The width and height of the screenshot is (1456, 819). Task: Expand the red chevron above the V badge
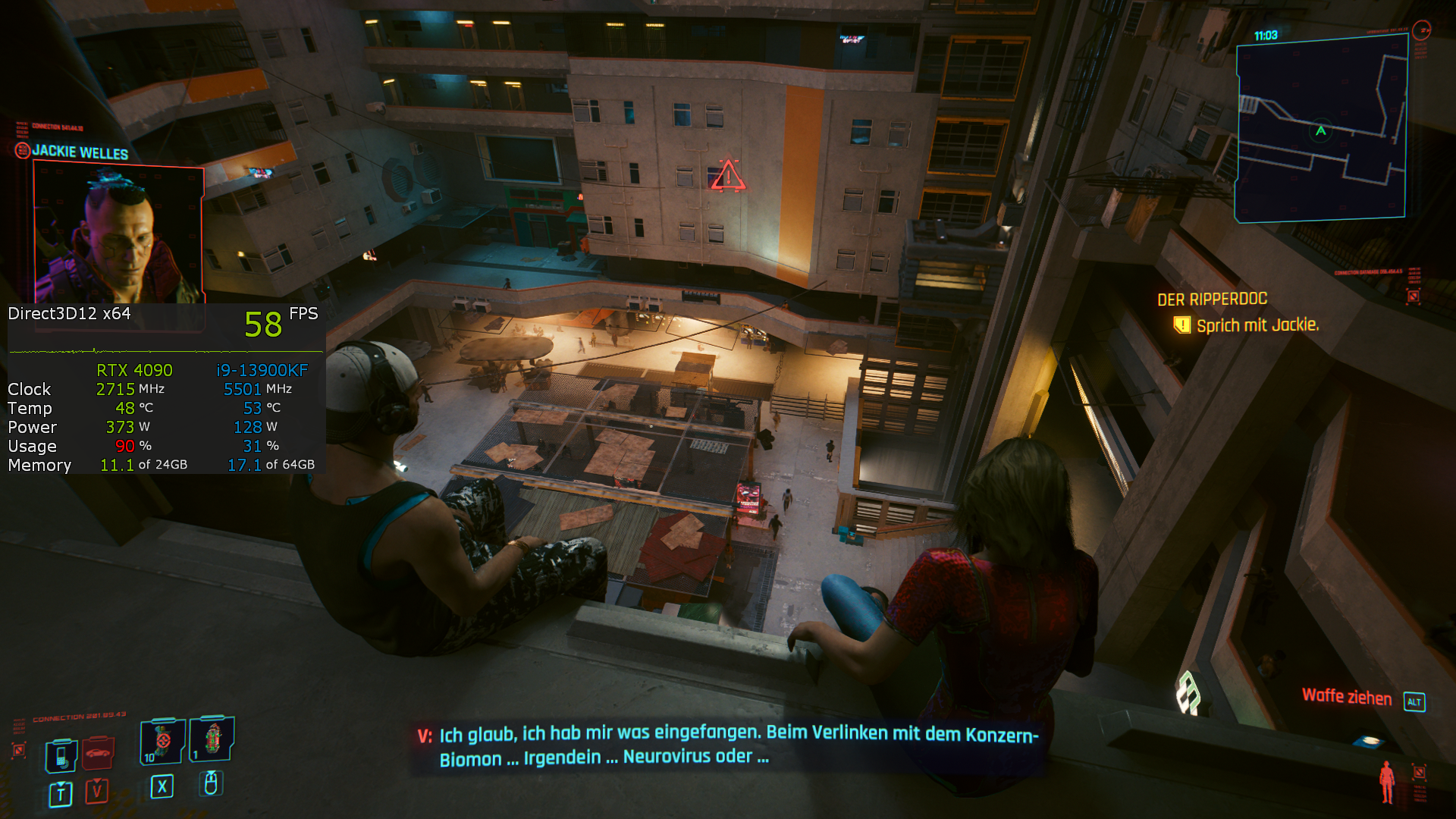[x=96, y=782]
